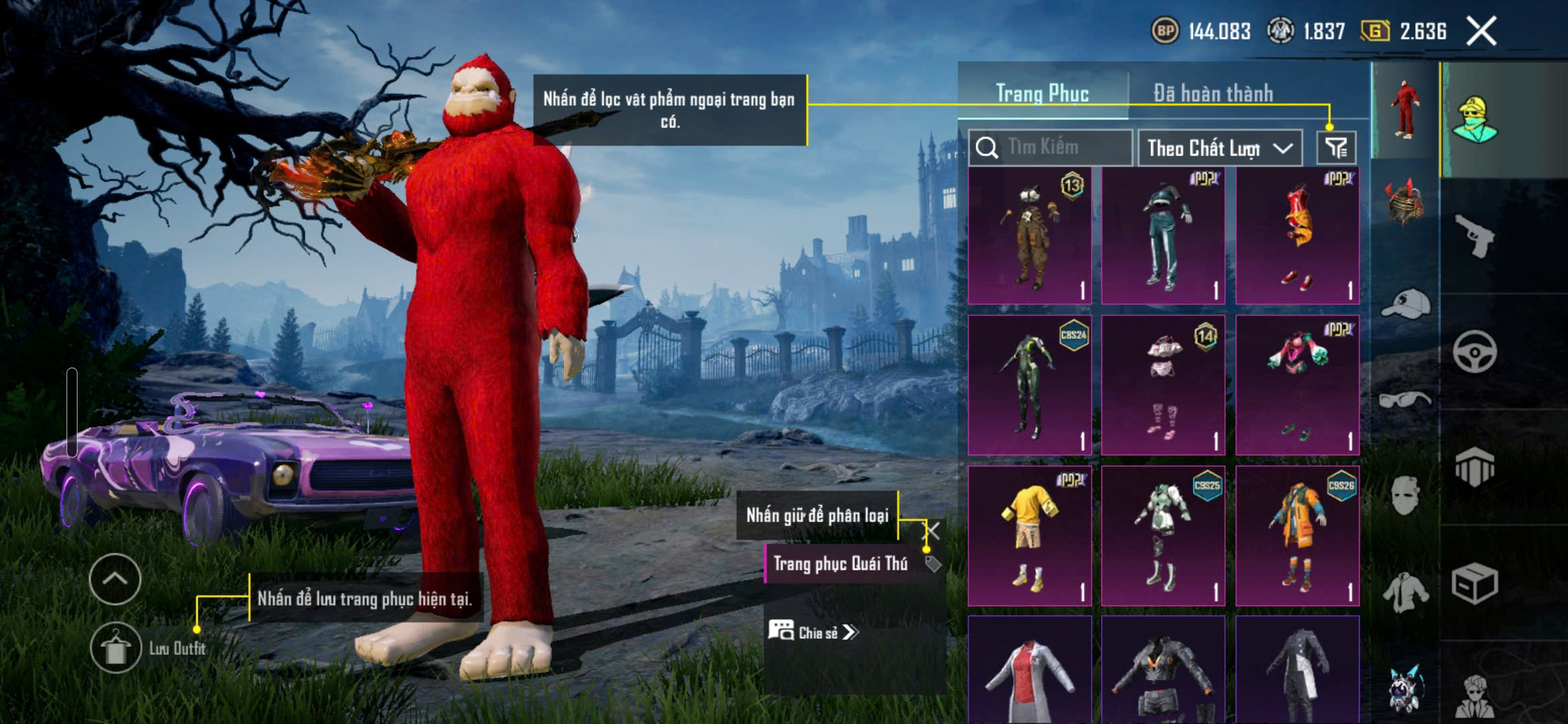Show the sunglasses eyewear category
Screen dimensions: 1568x724
(x=1405, y=400)
